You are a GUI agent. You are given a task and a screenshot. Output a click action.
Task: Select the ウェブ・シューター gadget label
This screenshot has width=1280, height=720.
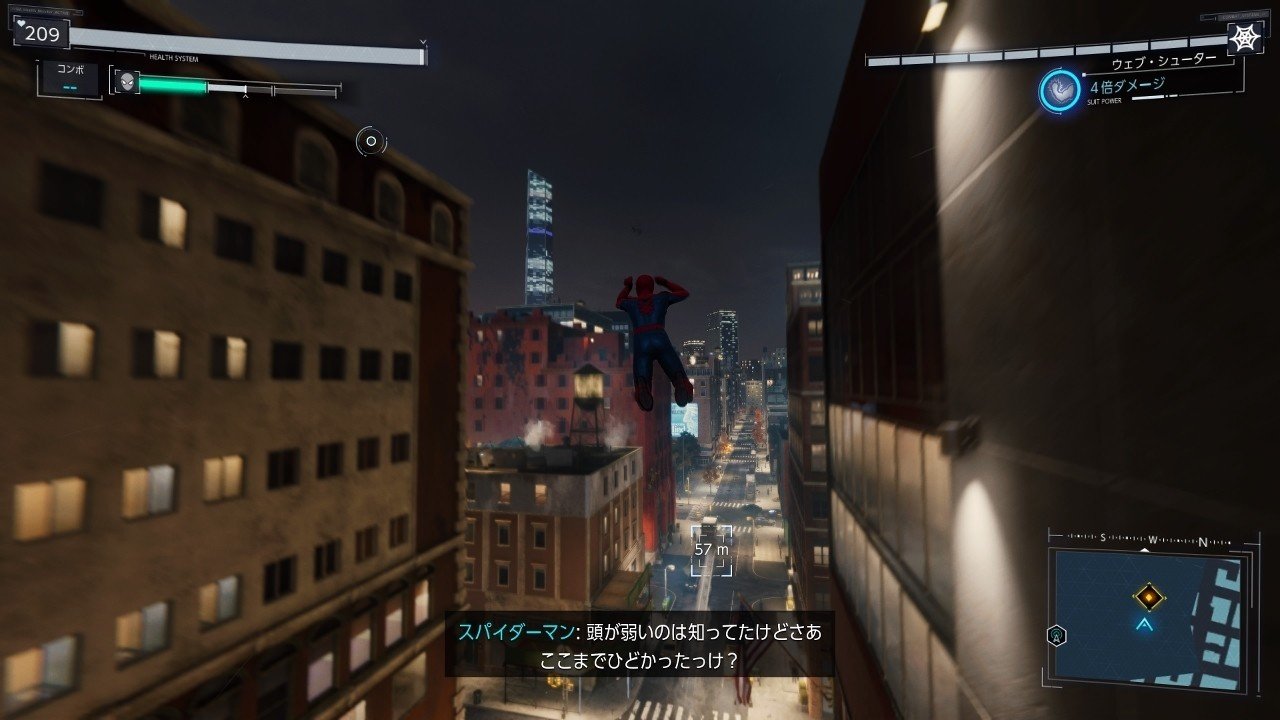click(1165, 62)
